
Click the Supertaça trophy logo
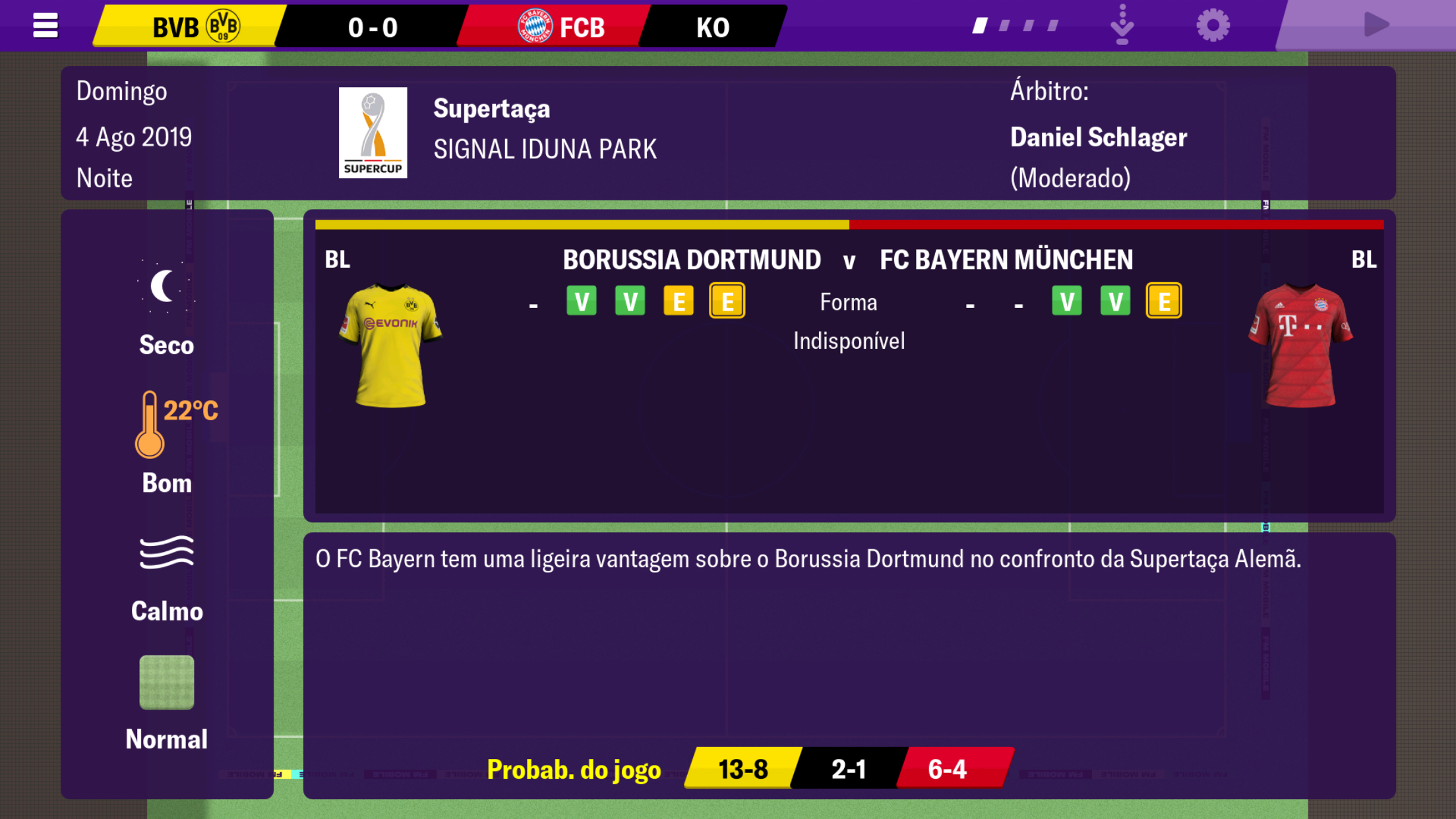pyautogui.click(x=373, y=132)
